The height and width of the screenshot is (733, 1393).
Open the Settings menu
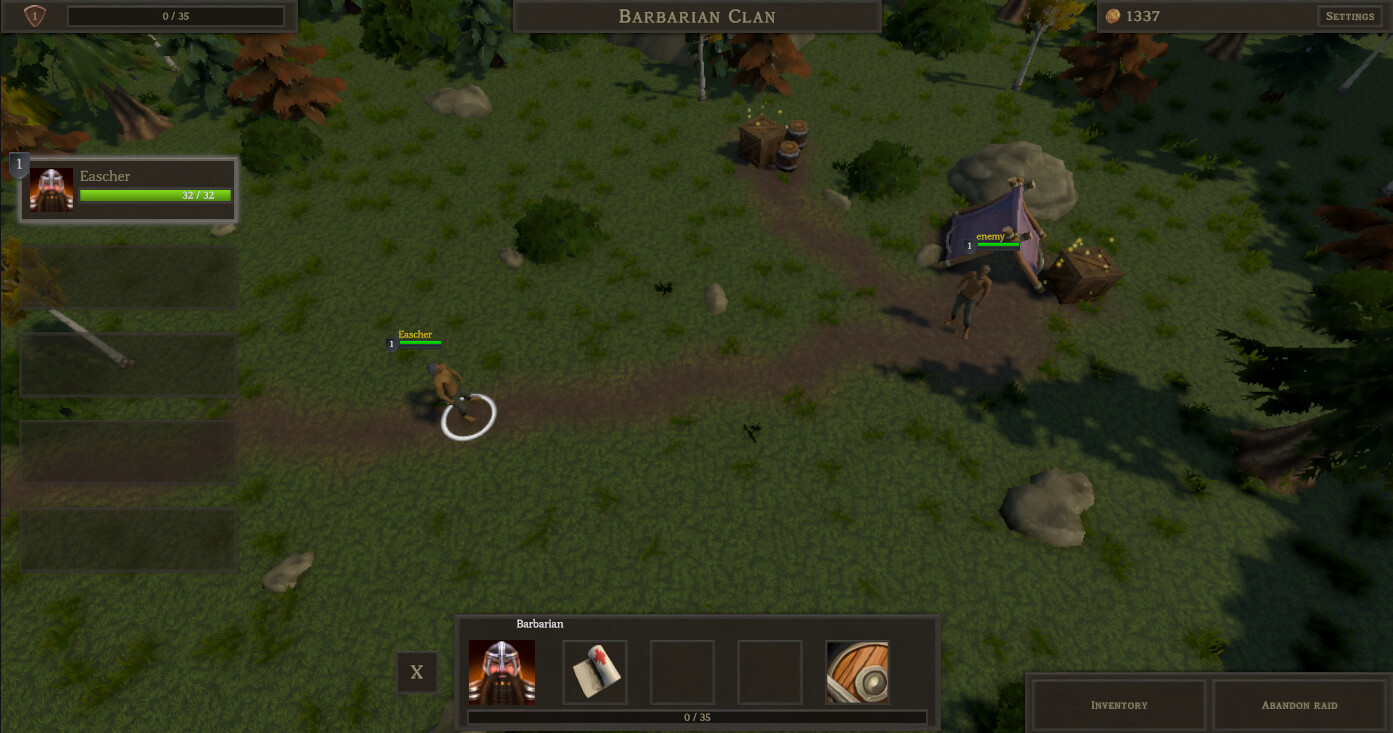point(1349,16)
